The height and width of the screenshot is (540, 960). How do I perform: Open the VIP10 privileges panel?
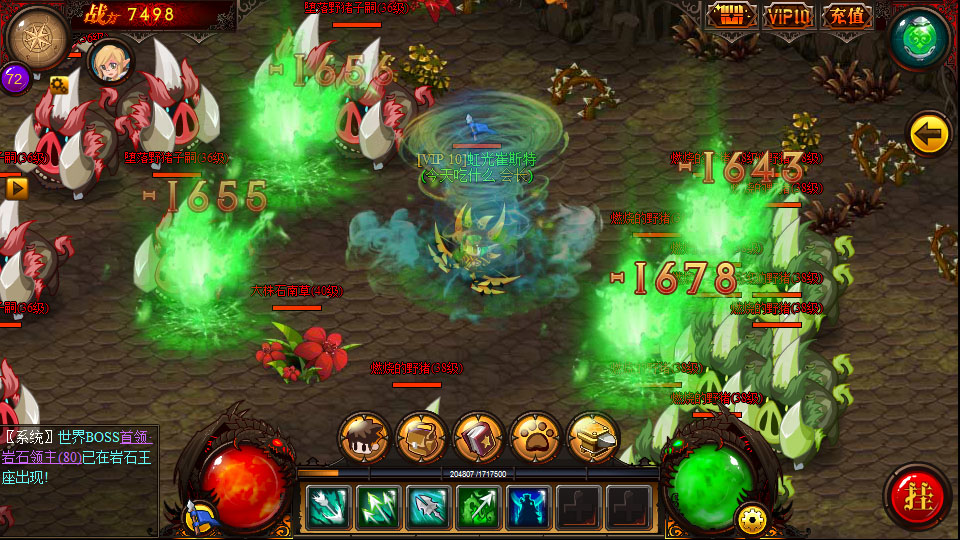tap(789, 16)
